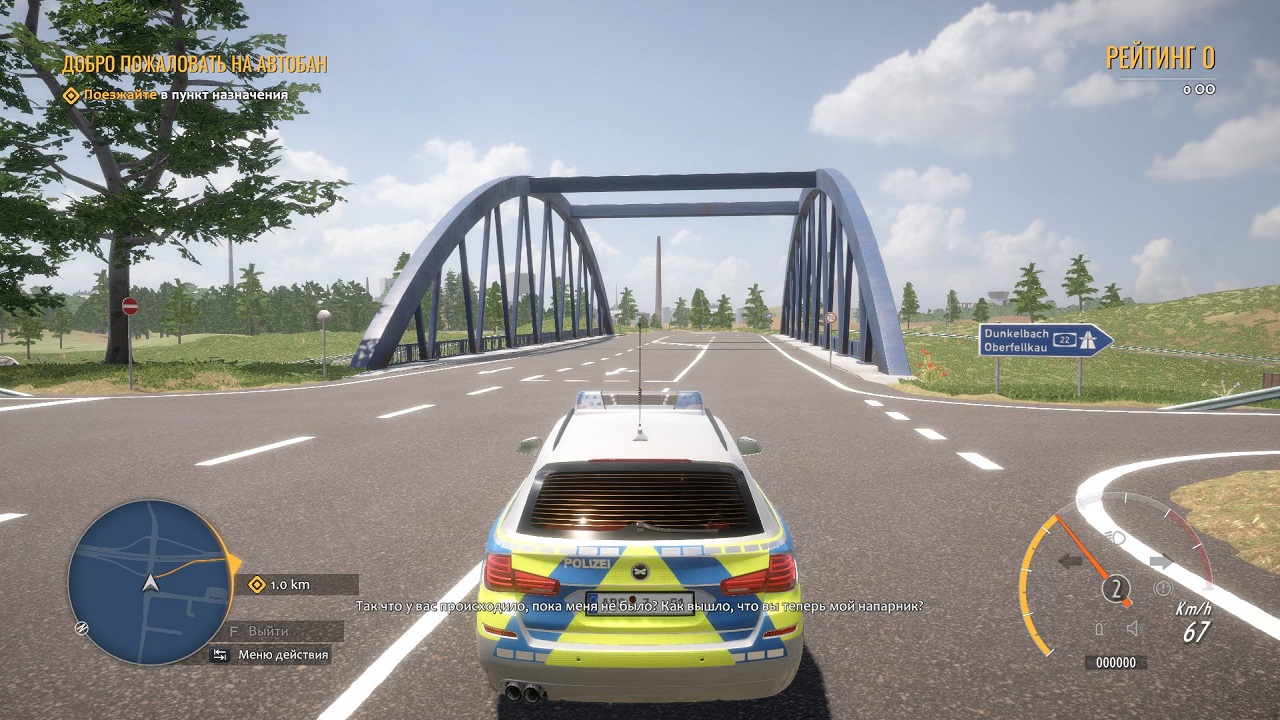Toggle the right turn signal arrow
The image size is (1280, 720).
click(x=1161, y=560)
